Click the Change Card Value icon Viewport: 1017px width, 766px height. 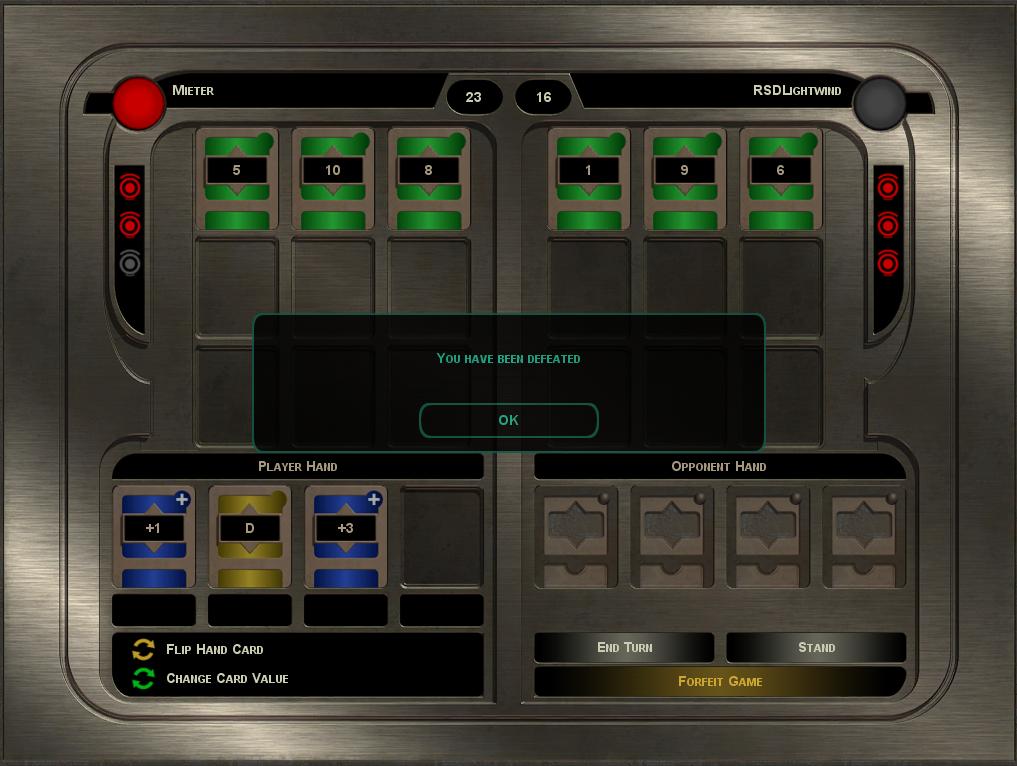pos(144,678)
